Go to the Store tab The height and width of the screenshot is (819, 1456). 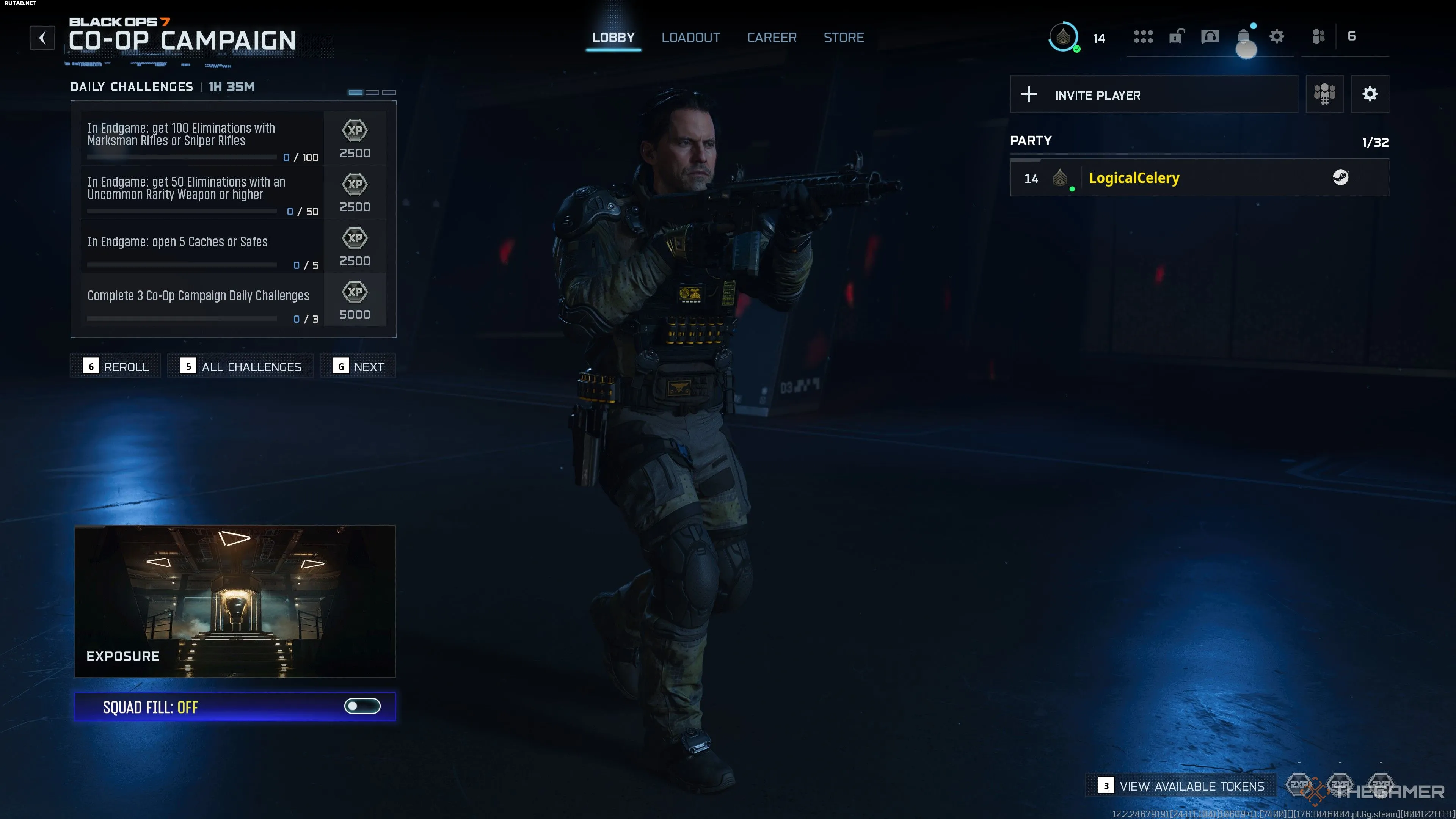coord(843,37)
